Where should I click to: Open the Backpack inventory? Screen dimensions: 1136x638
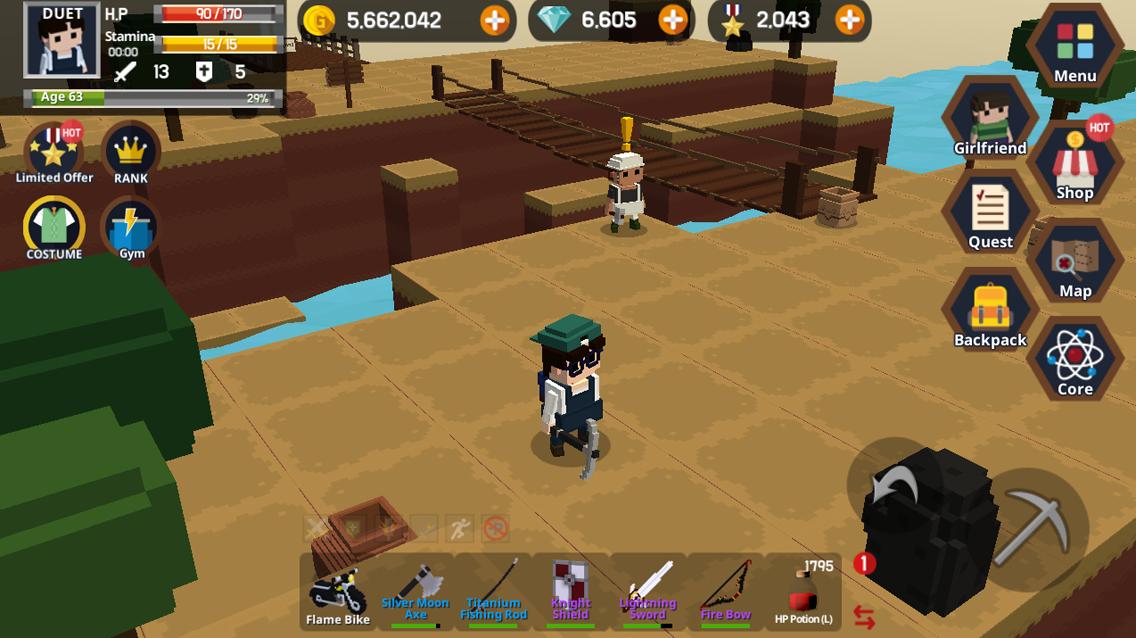click(990, 312)
